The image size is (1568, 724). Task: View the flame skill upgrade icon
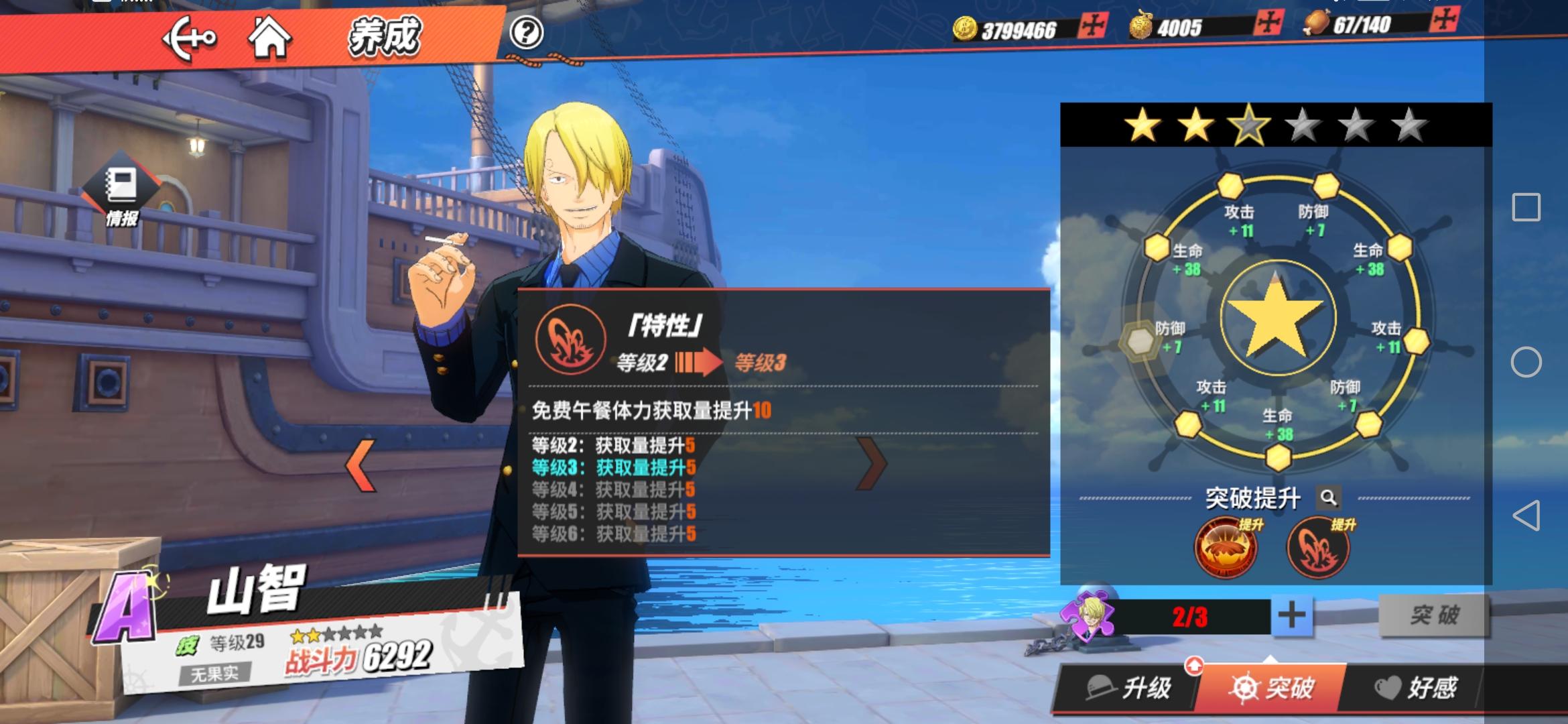(x=1226, y=548)
